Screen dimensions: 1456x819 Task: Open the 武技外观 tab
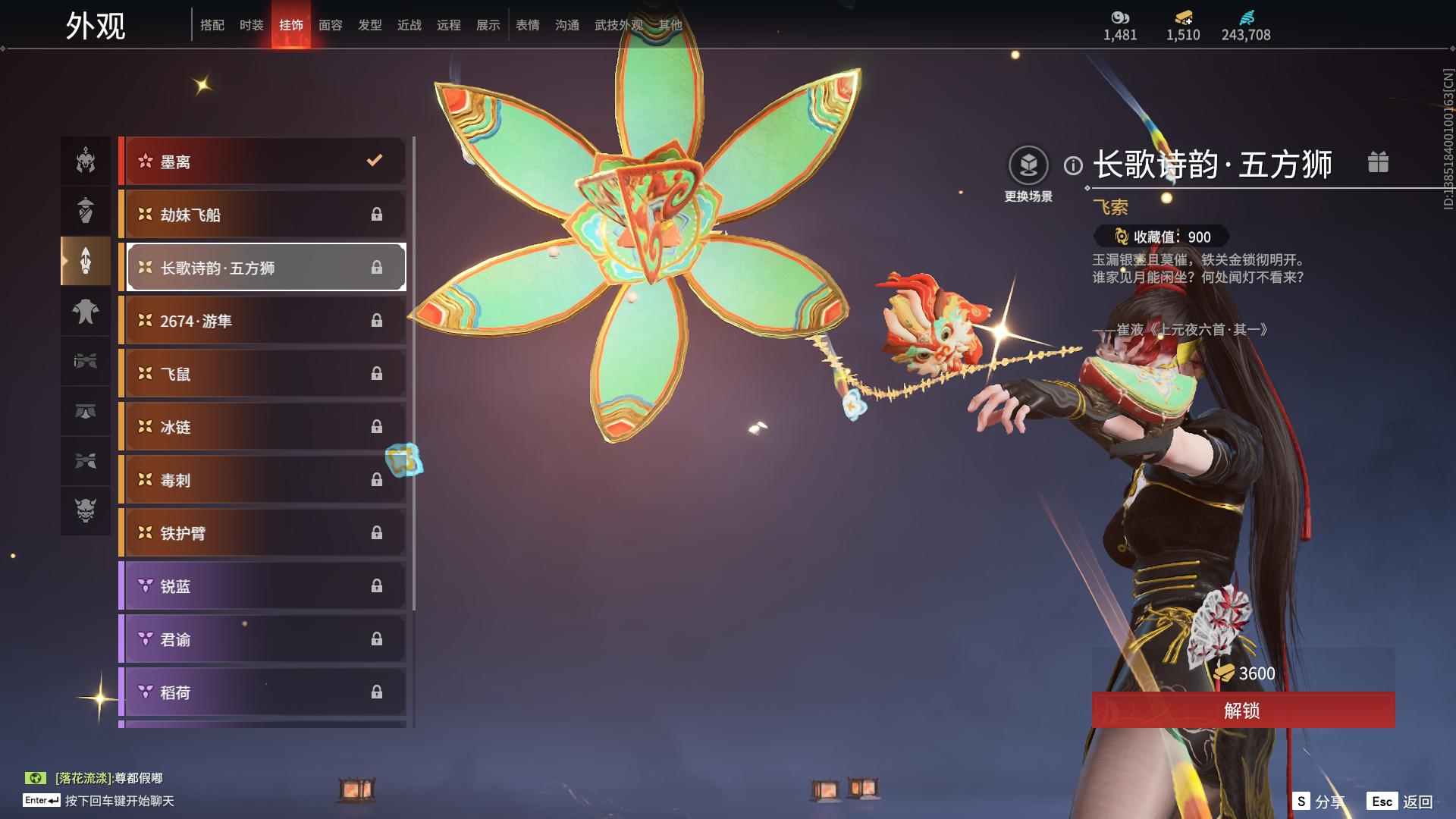click(x=618, y=25)
